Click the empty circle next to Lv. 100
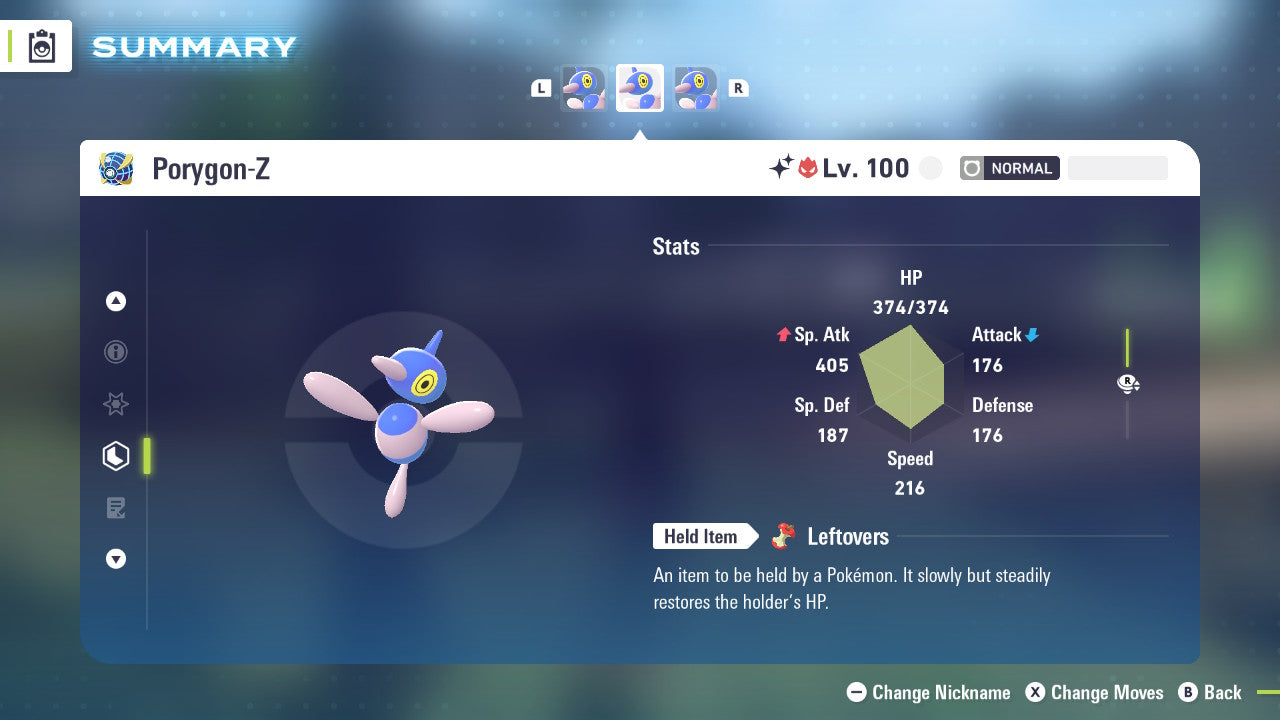The image size is (1280, 720). coord(930,168)
